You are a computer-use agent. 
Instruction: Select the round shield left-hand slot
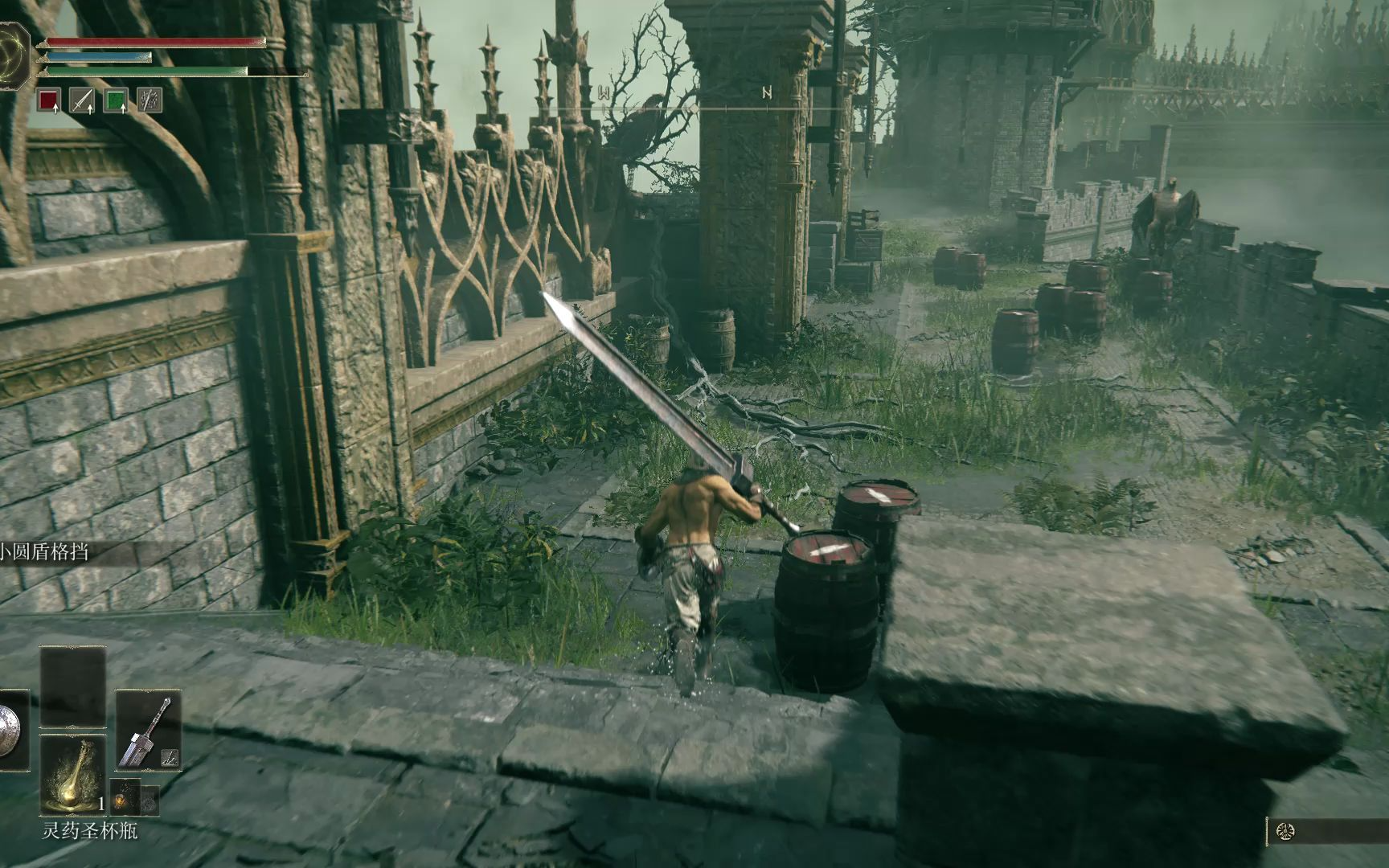(x=10, y=731)
